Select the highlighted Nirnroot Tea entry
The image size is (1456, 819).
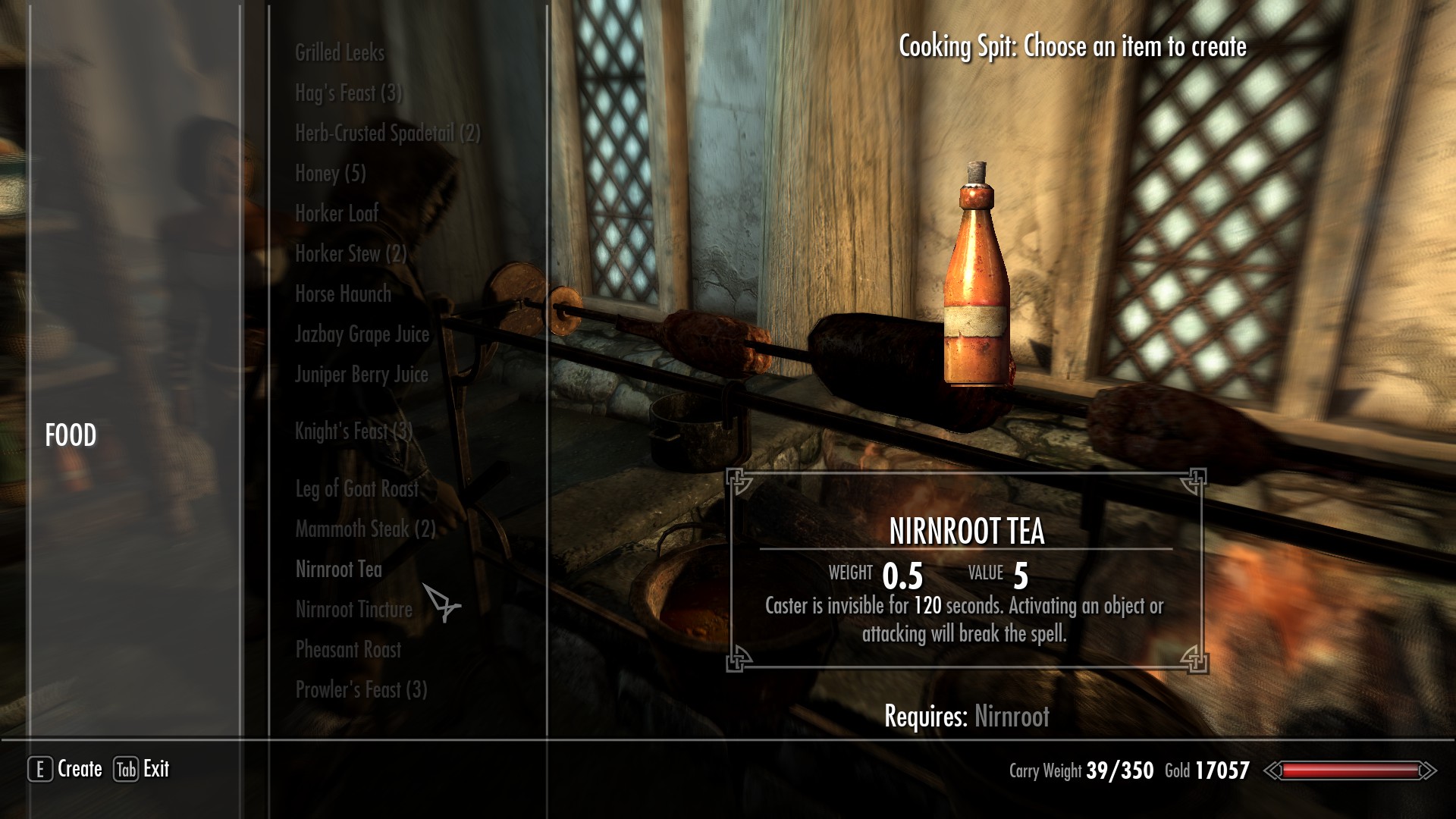tap(338, 570)
